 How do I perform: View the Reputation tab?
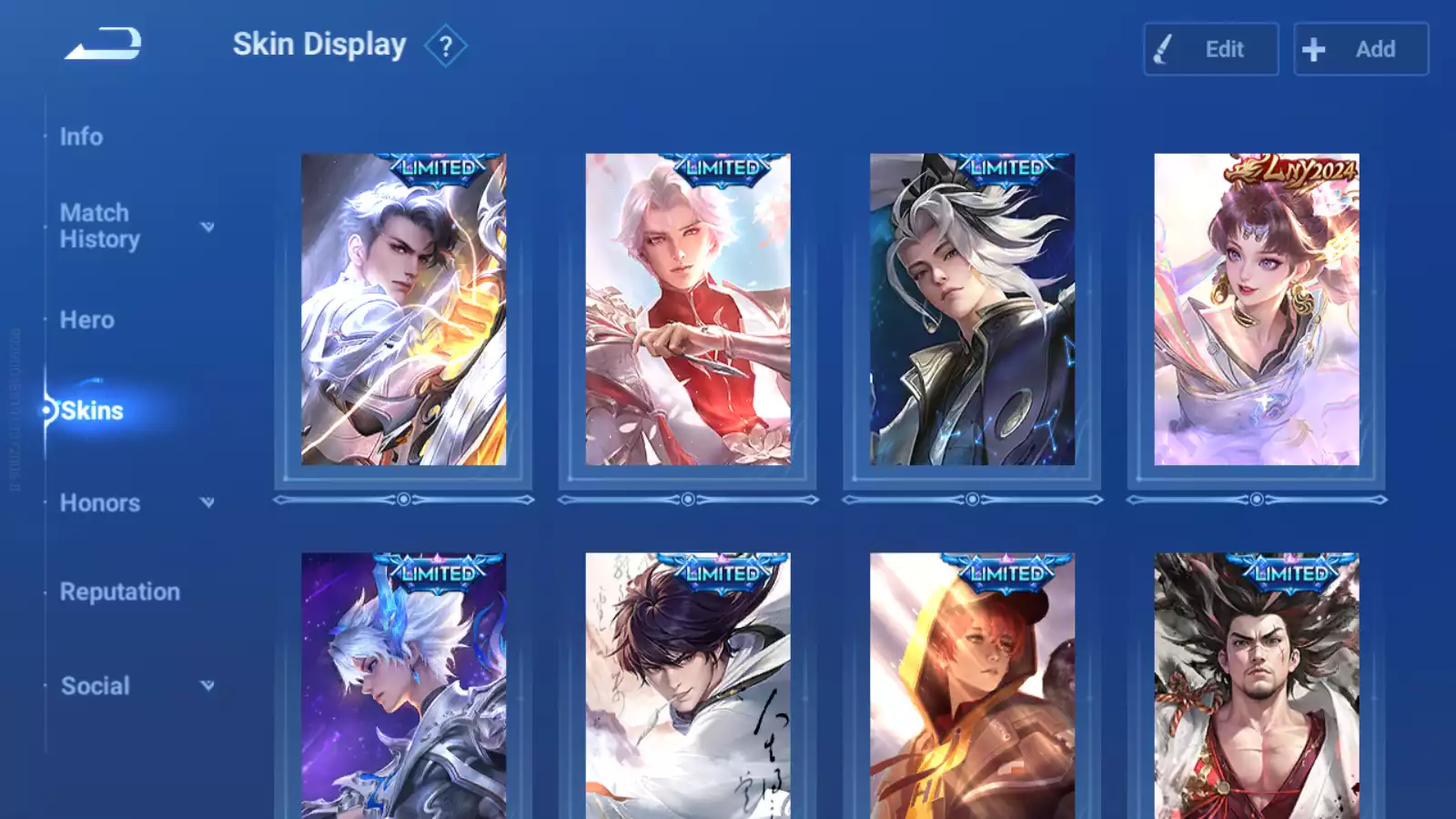(120, 591)
